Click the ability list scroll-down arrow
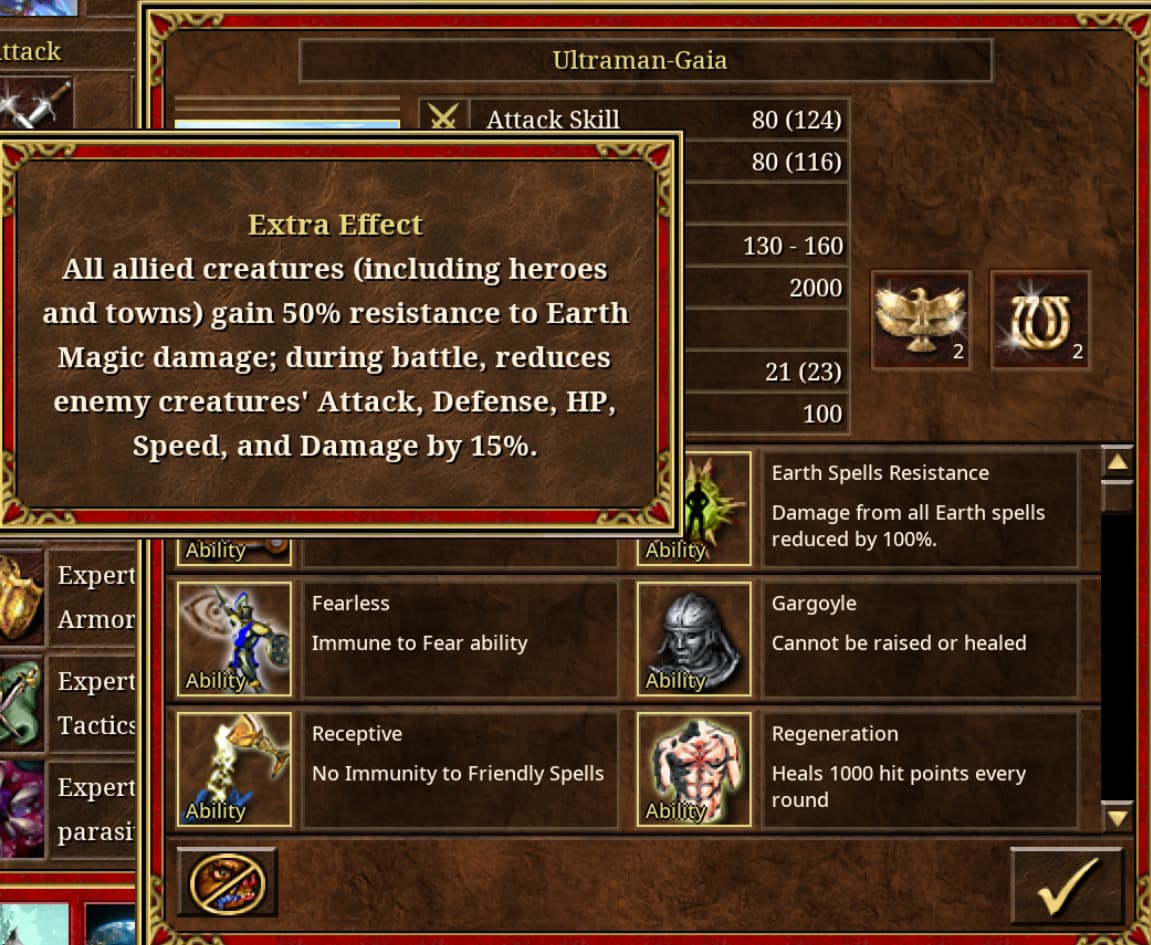 pos(1117,817)
